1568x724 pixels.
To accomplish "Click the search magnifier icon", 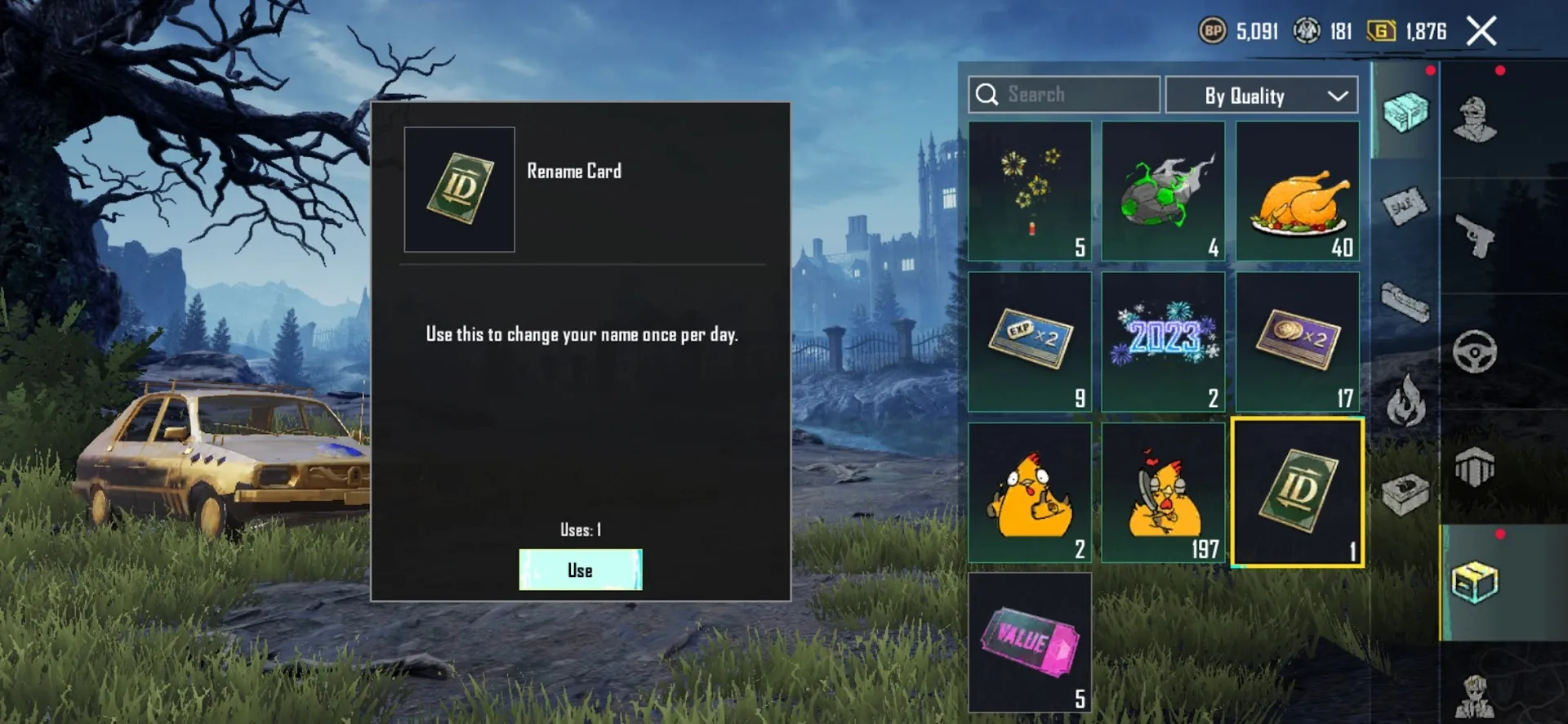I will [987, 94].
